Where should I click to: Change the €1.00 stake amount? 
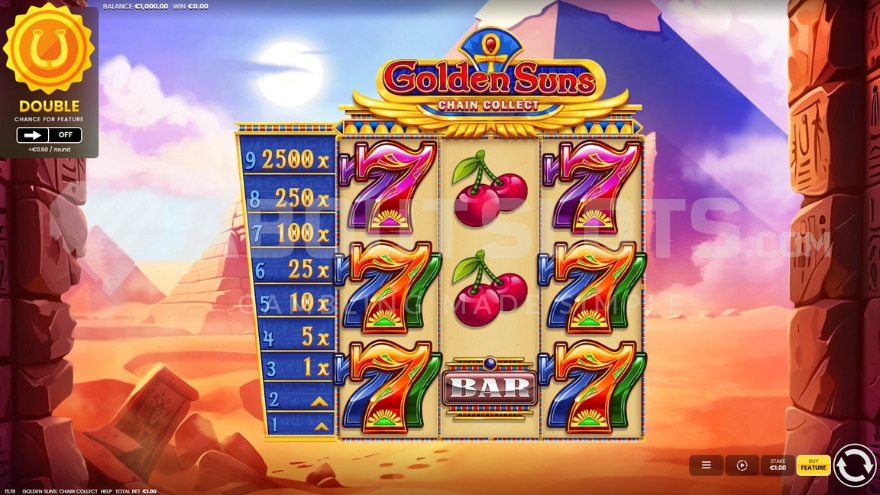pyautogui.click(x=777, y=465)
